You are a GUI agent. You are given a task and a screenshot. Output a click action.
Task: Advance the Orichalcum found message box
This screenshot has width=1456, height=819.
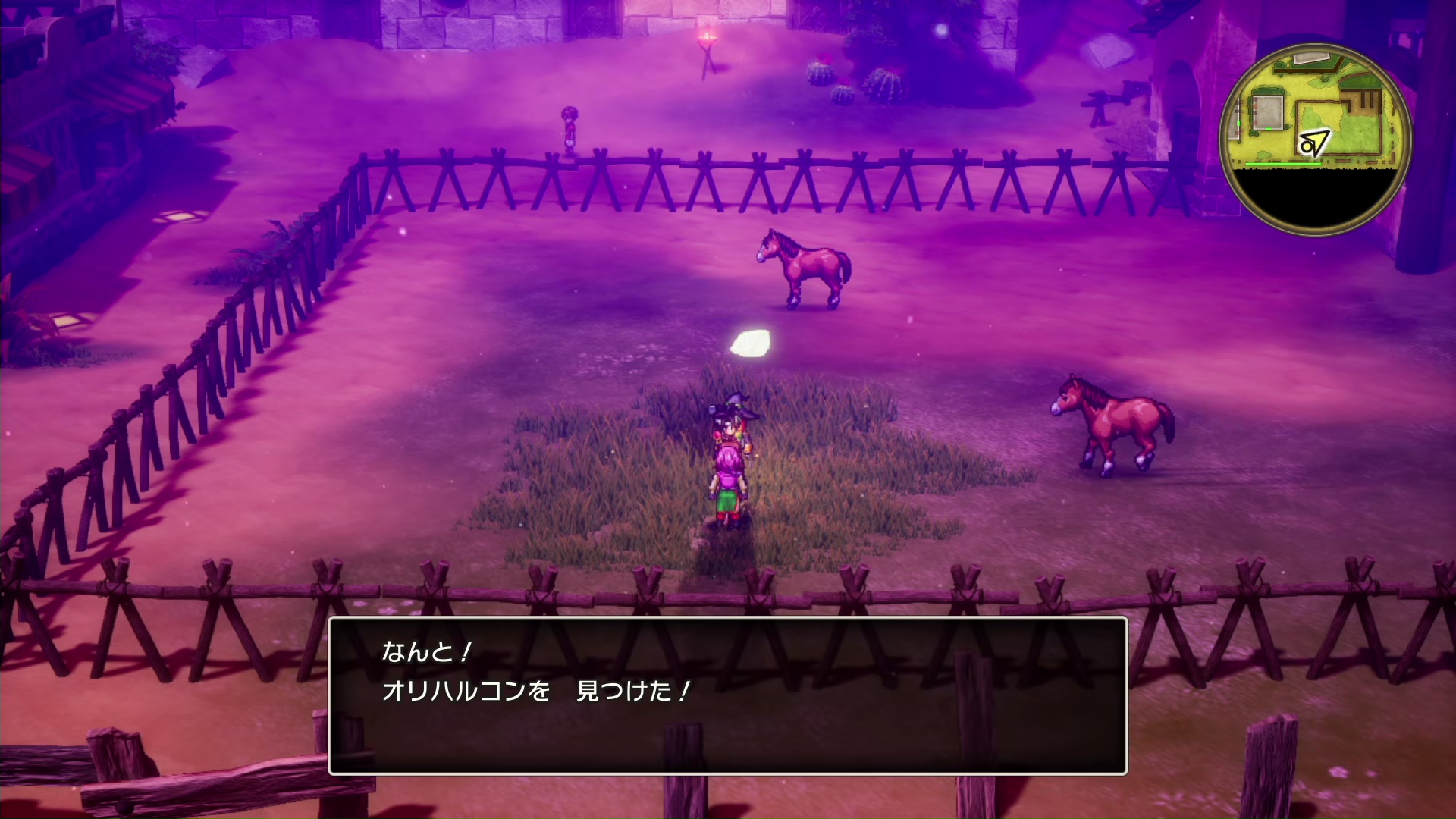pyautogui.click(x=727, y=695)
